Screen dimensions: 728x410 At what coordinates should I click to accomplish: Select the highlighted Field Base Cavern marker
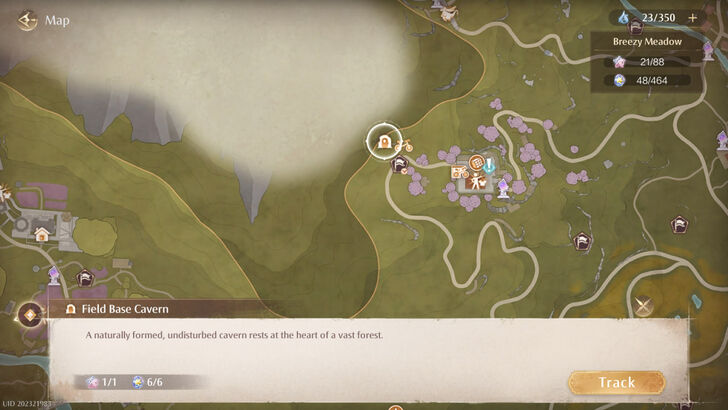[383, 141]
